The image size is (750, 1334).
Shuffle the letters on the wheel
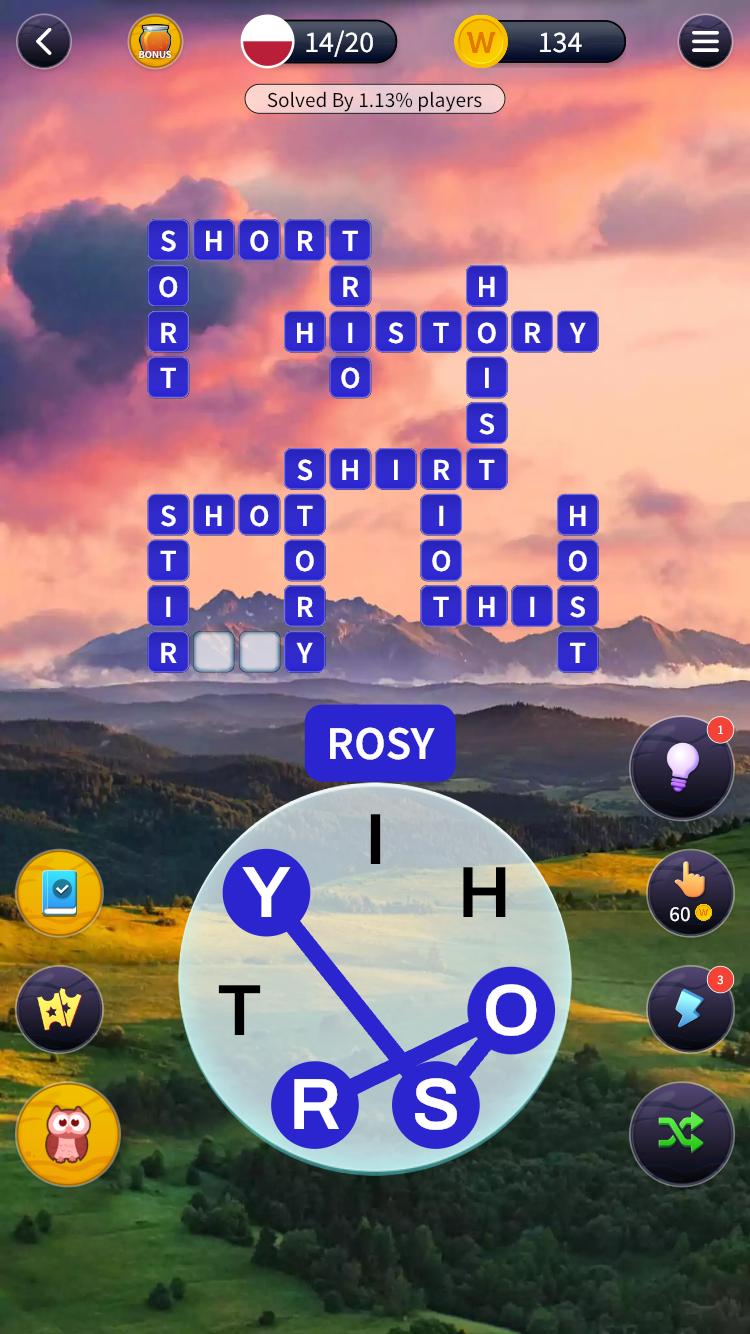(682, 1133)
